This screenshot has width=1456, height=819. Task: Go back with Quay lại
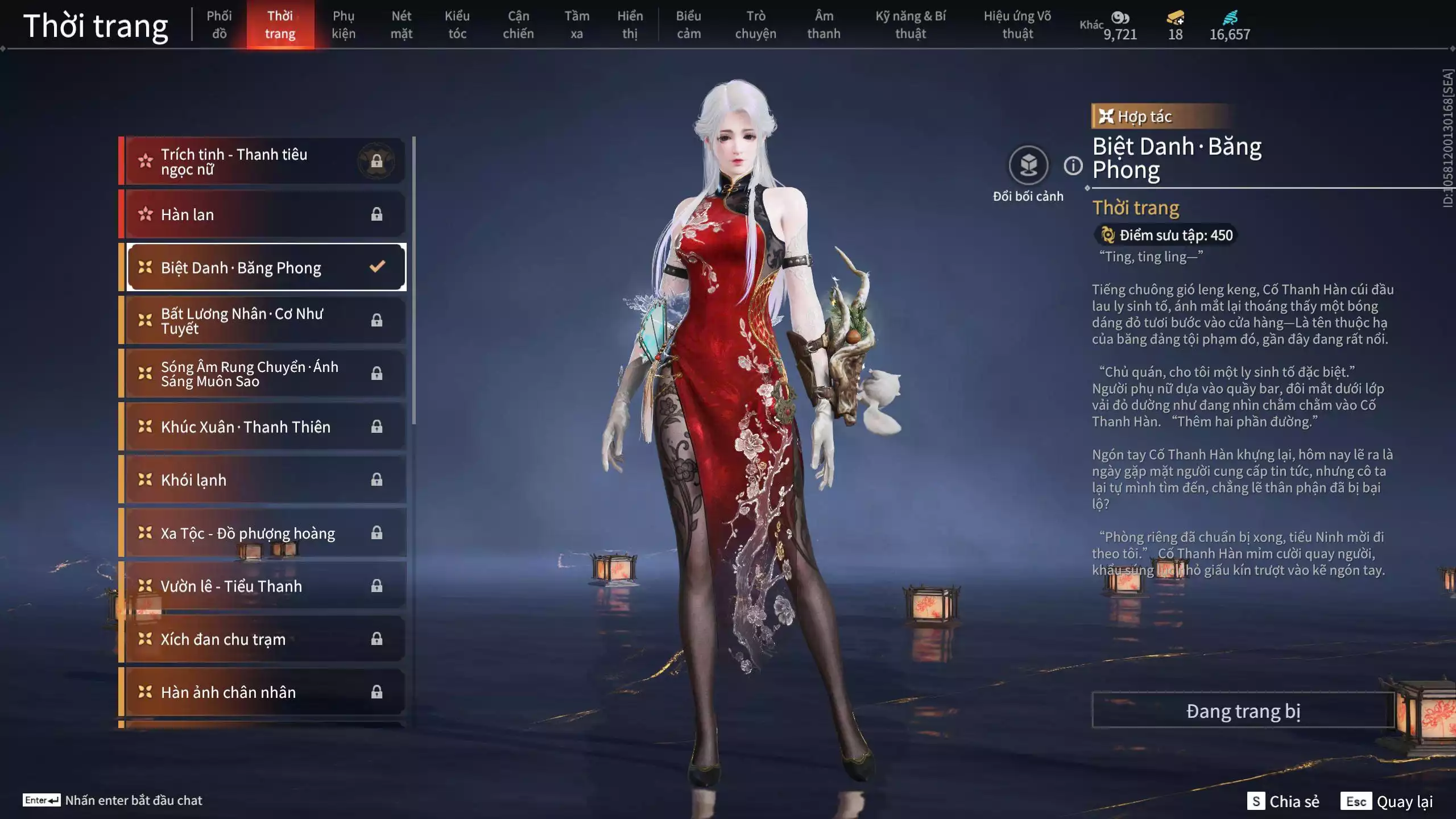[1387, 801]
